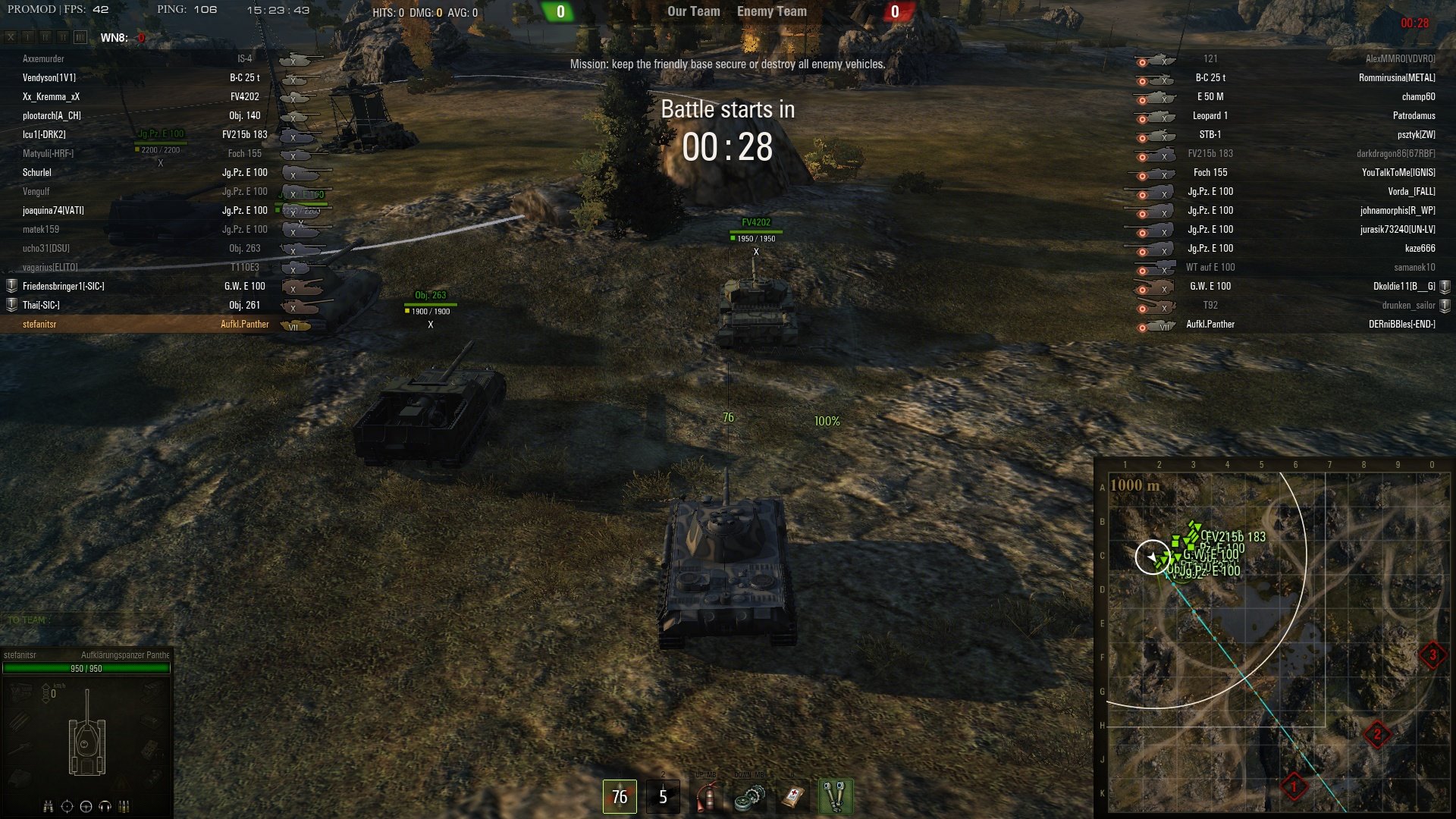Viewport: 1456px width, 819px height.
Task: Click the loader shells crew icon
Action: 124,806
